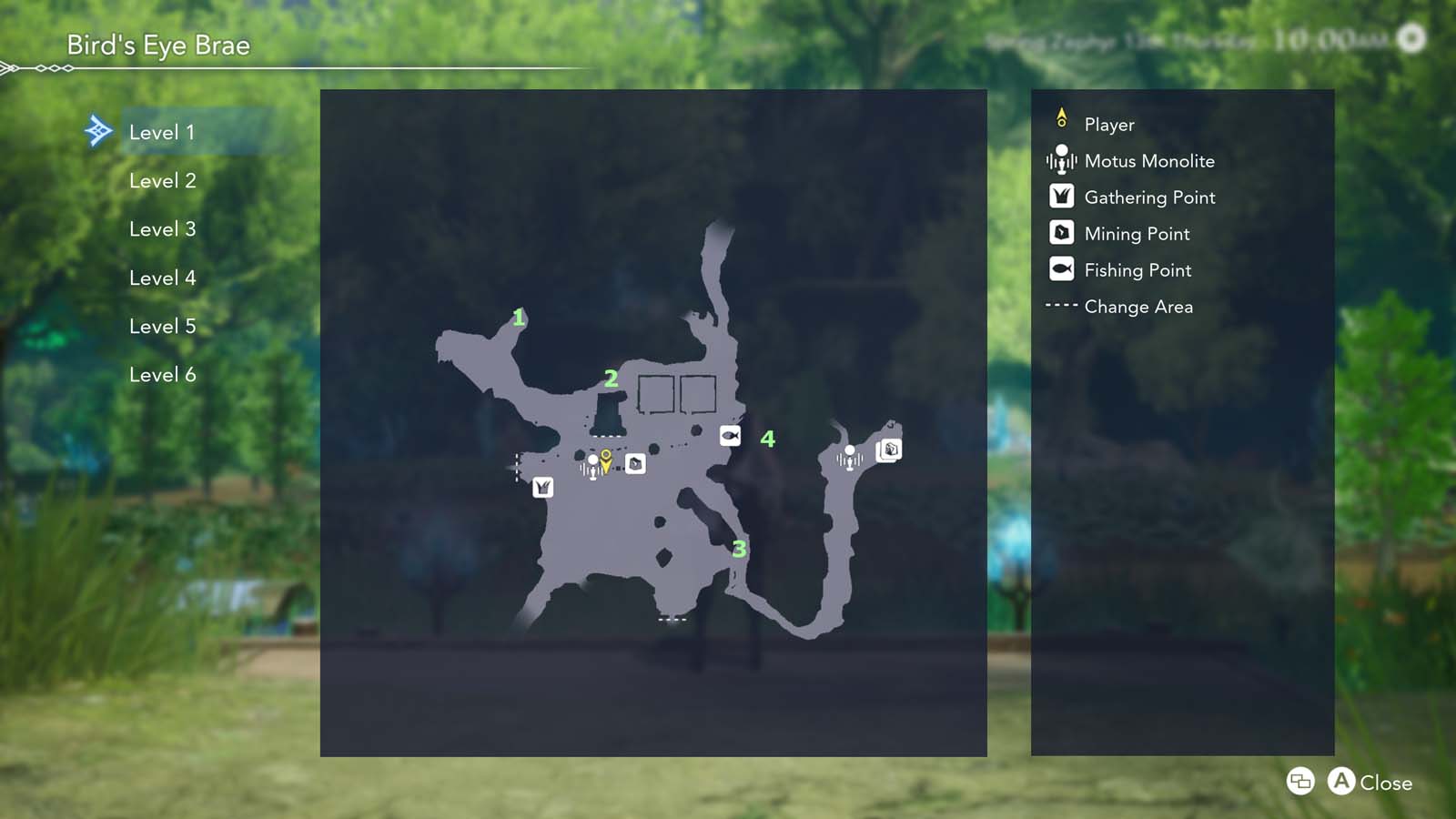Select the highlighted Level 1 entry
The width and height of the screenshot is (1456, 819).
[x=164, y=131]
